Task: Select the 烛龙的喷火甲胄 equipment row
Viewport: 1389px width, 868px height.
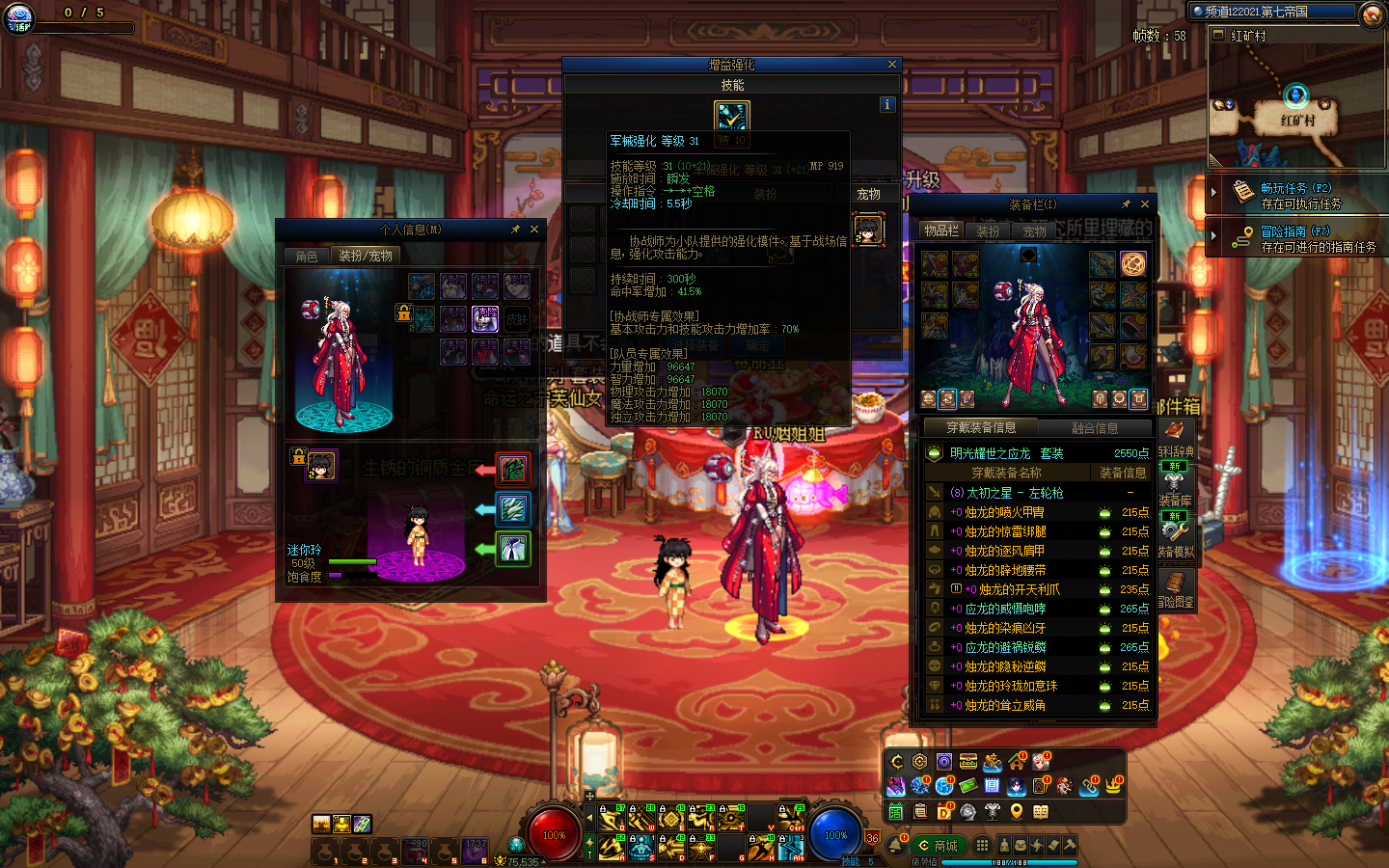Action: pyautogui.click(x=1004, y=512)
